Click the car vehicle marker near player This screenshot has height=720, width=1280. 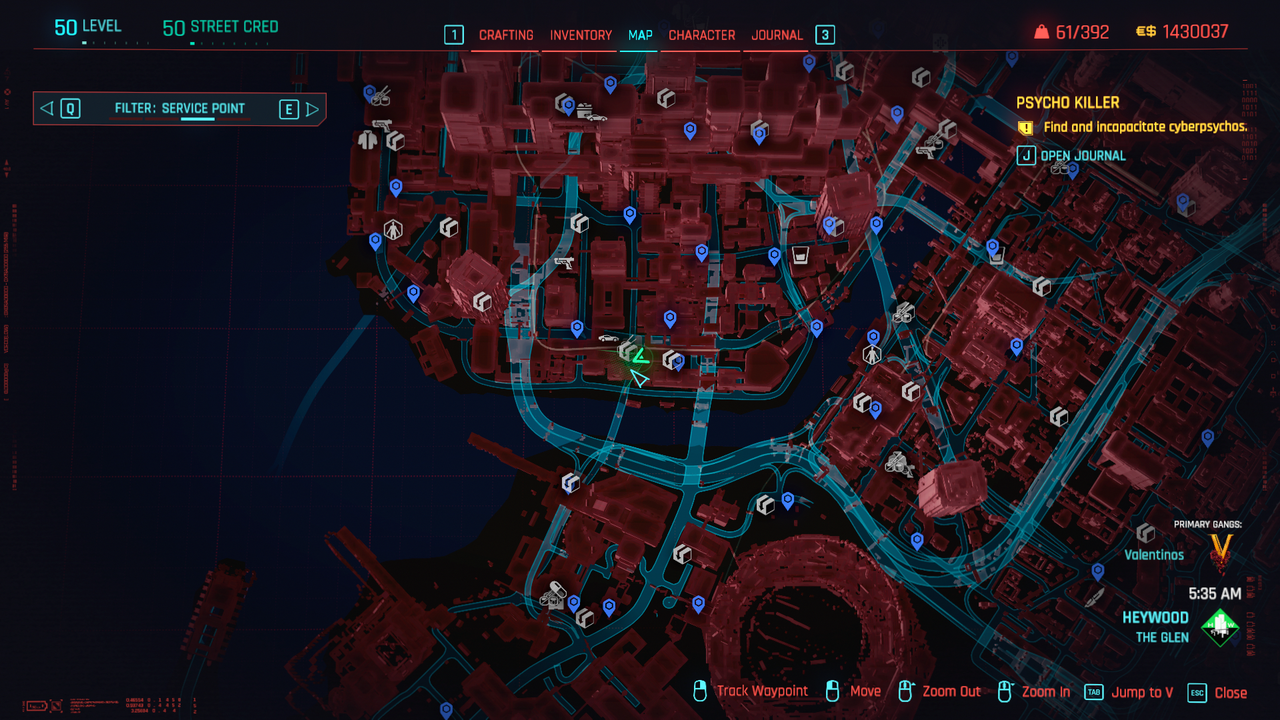pos(608,338)
